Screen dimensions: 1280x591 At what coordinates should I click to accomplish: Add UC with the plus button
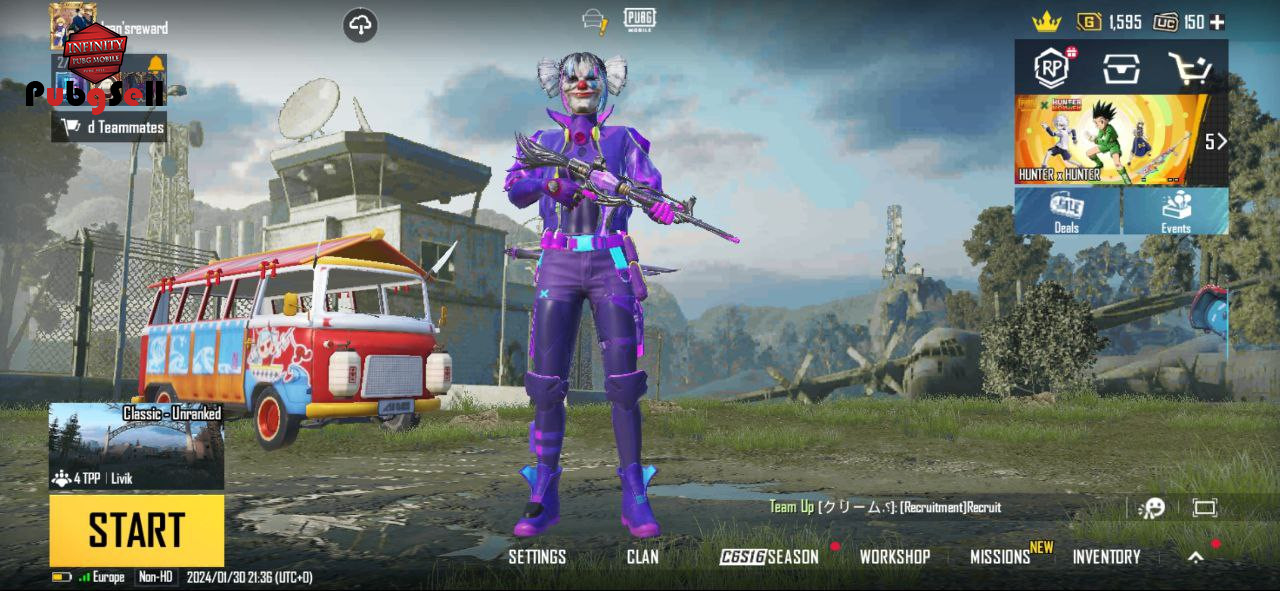(x=1217, y=22)
